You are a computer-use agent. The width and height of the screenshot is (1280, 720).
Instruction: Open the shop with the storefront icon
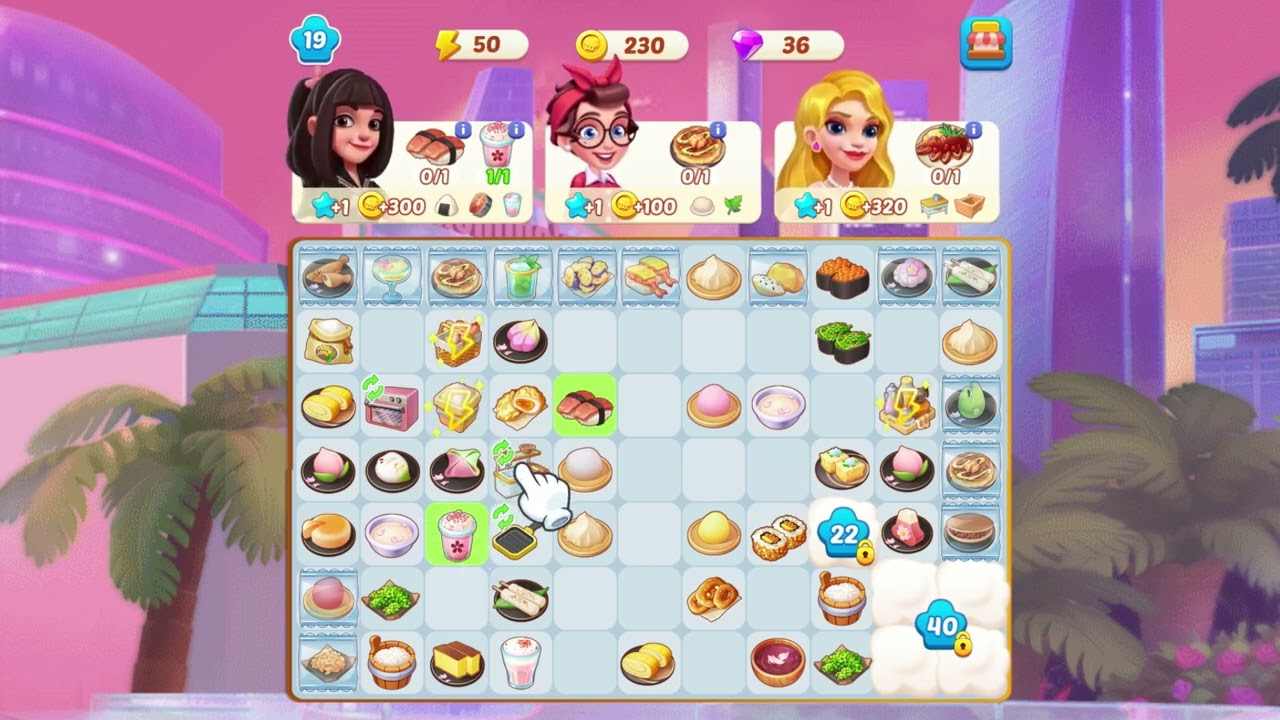pyautogui.click(x=986, y=44)
